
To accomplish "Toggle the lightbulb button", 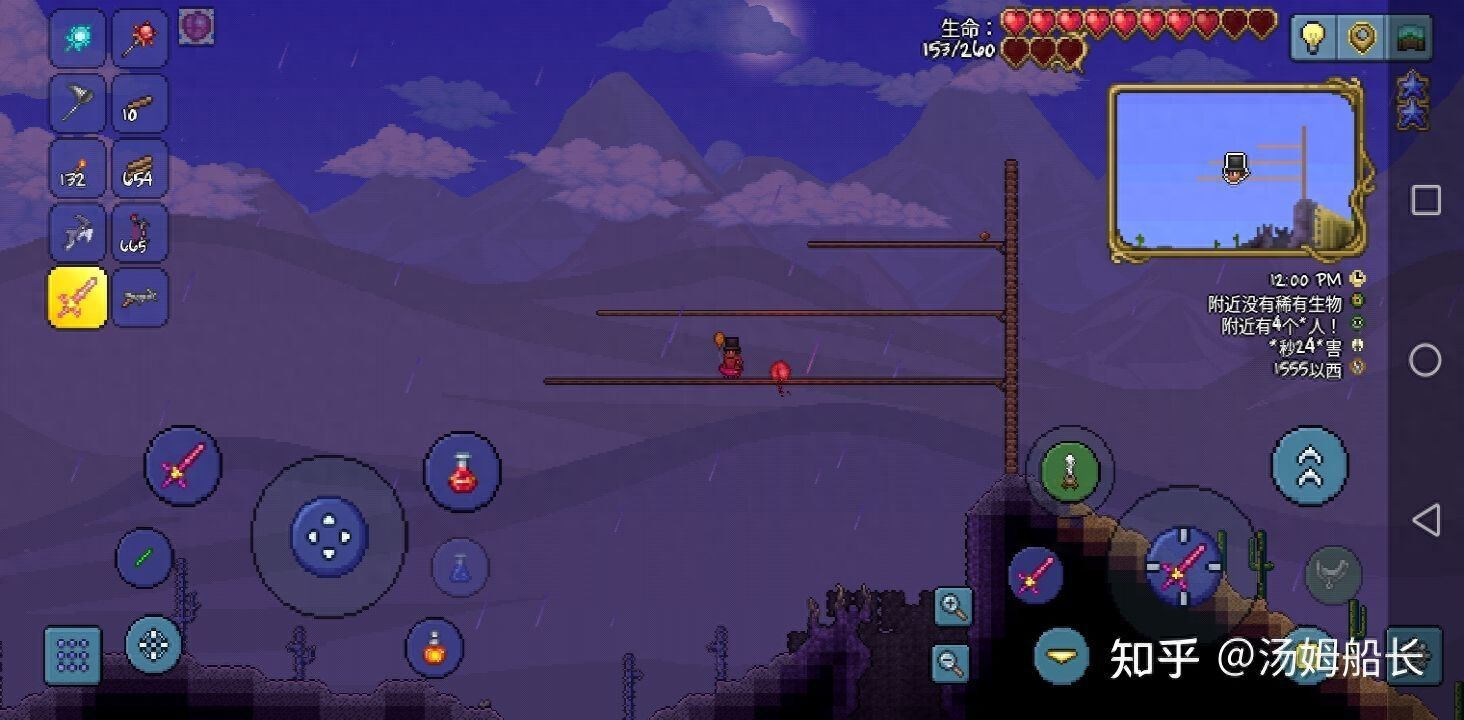I will click(x=1311, y=38).
